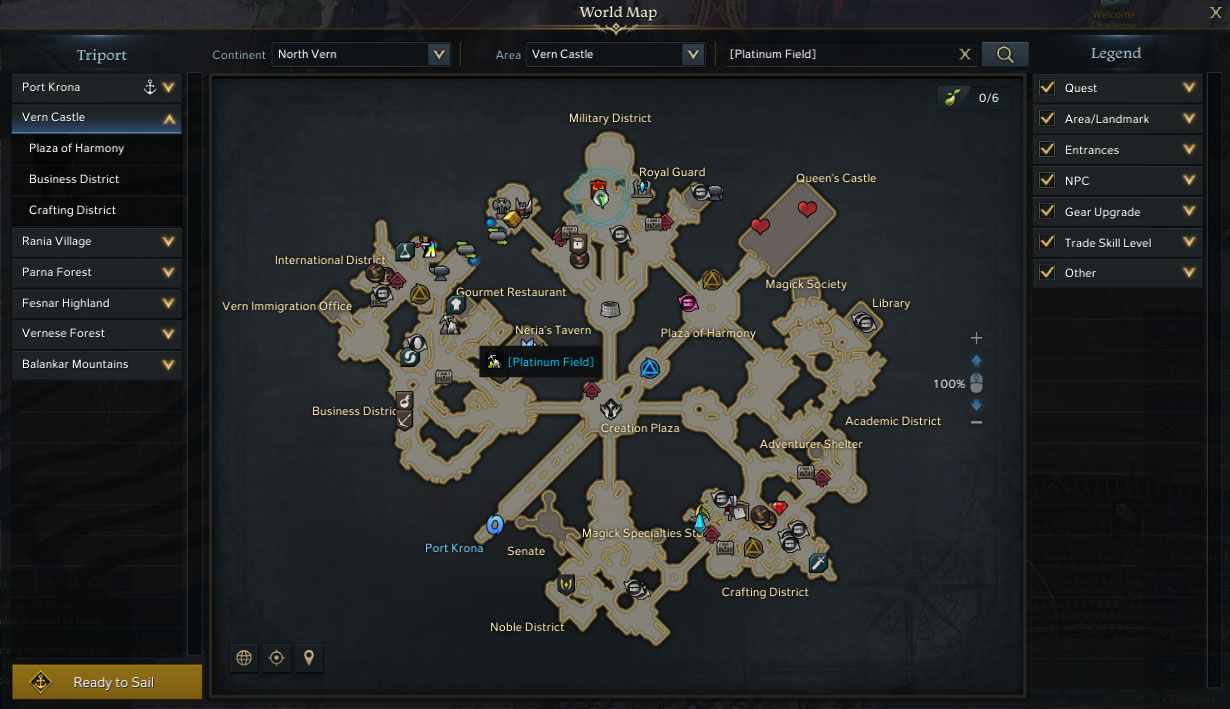The height and width of the screenshot is (709, 1230).
Task: Expand the Rania Village triport list
Action: (x=168, y=241)
